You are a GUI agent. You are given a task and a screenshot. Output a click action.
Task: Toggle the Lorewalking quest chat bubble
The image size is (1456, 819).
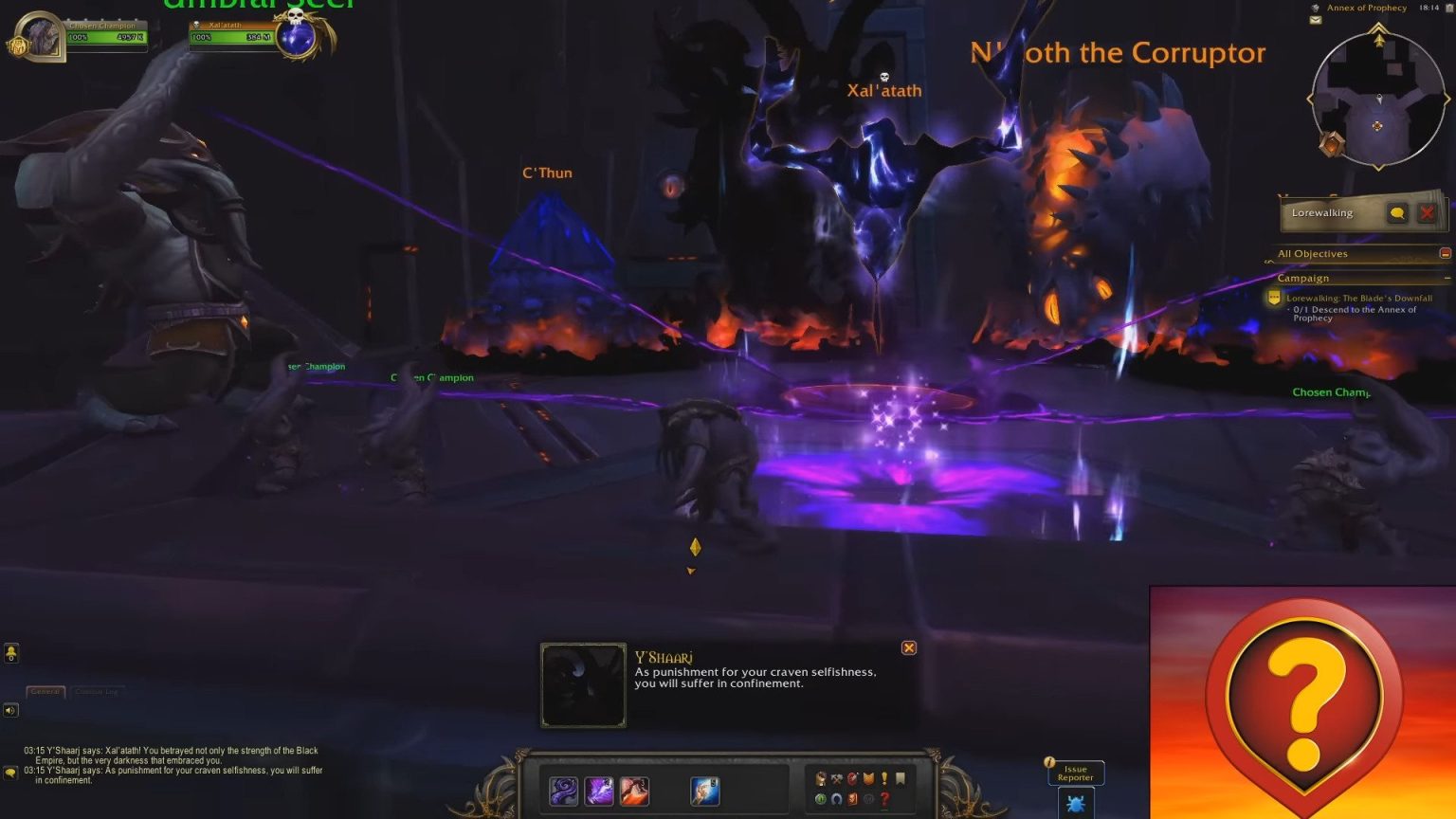tap(1397, 213)
